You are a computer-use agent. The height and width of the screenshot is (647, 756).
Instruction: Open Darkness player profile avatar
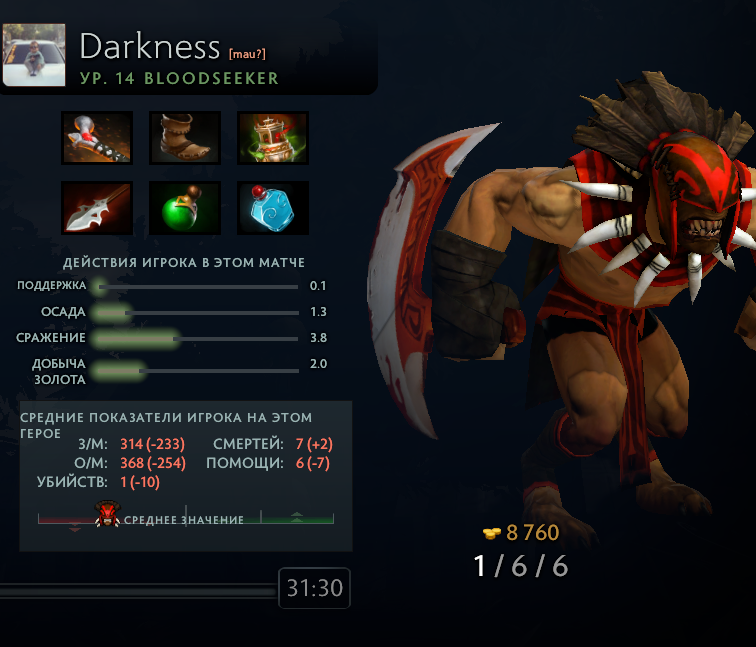(x=34, y=55)
